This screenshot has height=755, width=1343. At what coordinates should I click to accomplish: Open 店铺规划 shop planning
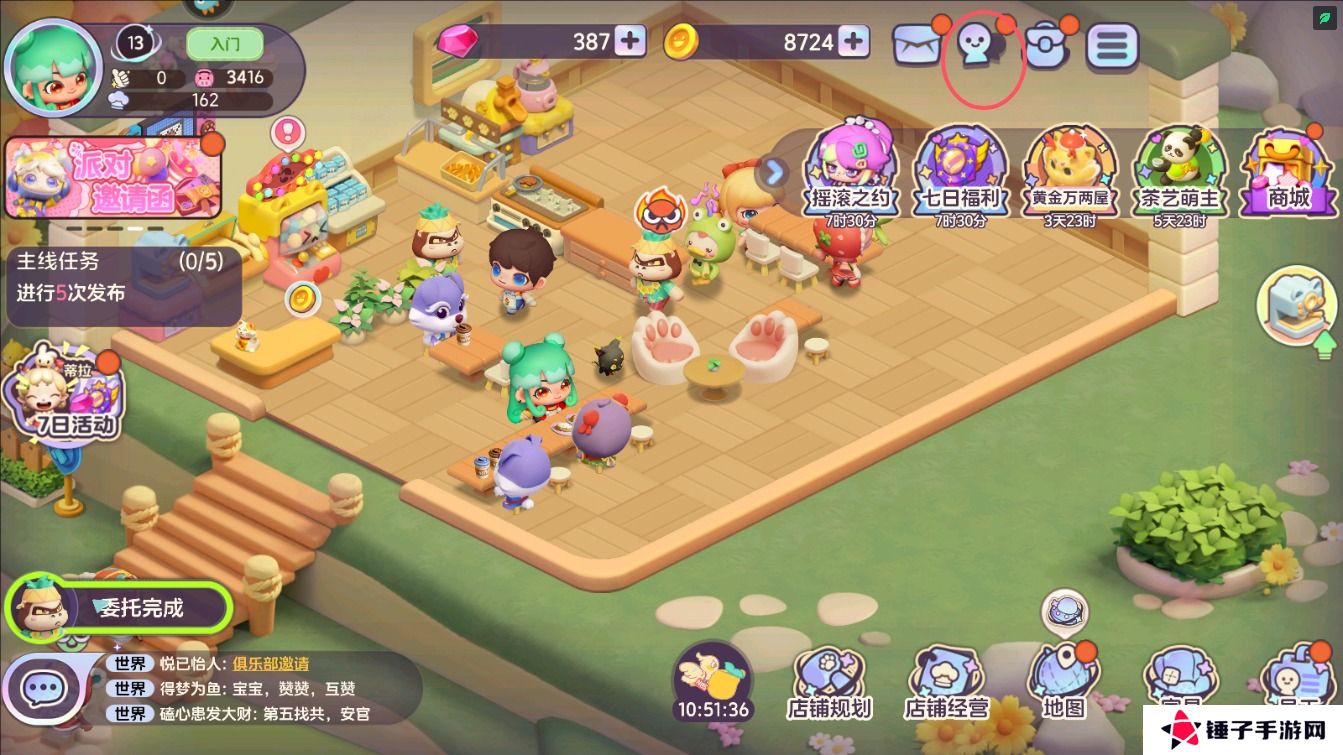(x=829, y=684)
